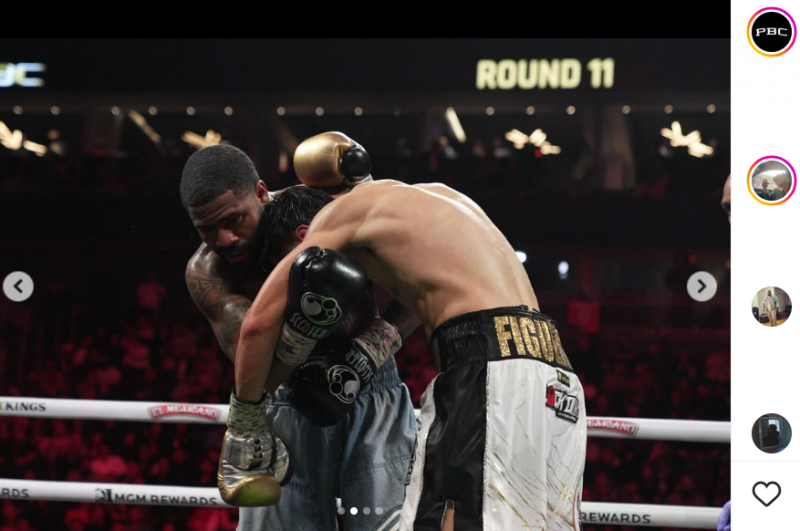Show the previous photo in the carousel

point(18,287)
